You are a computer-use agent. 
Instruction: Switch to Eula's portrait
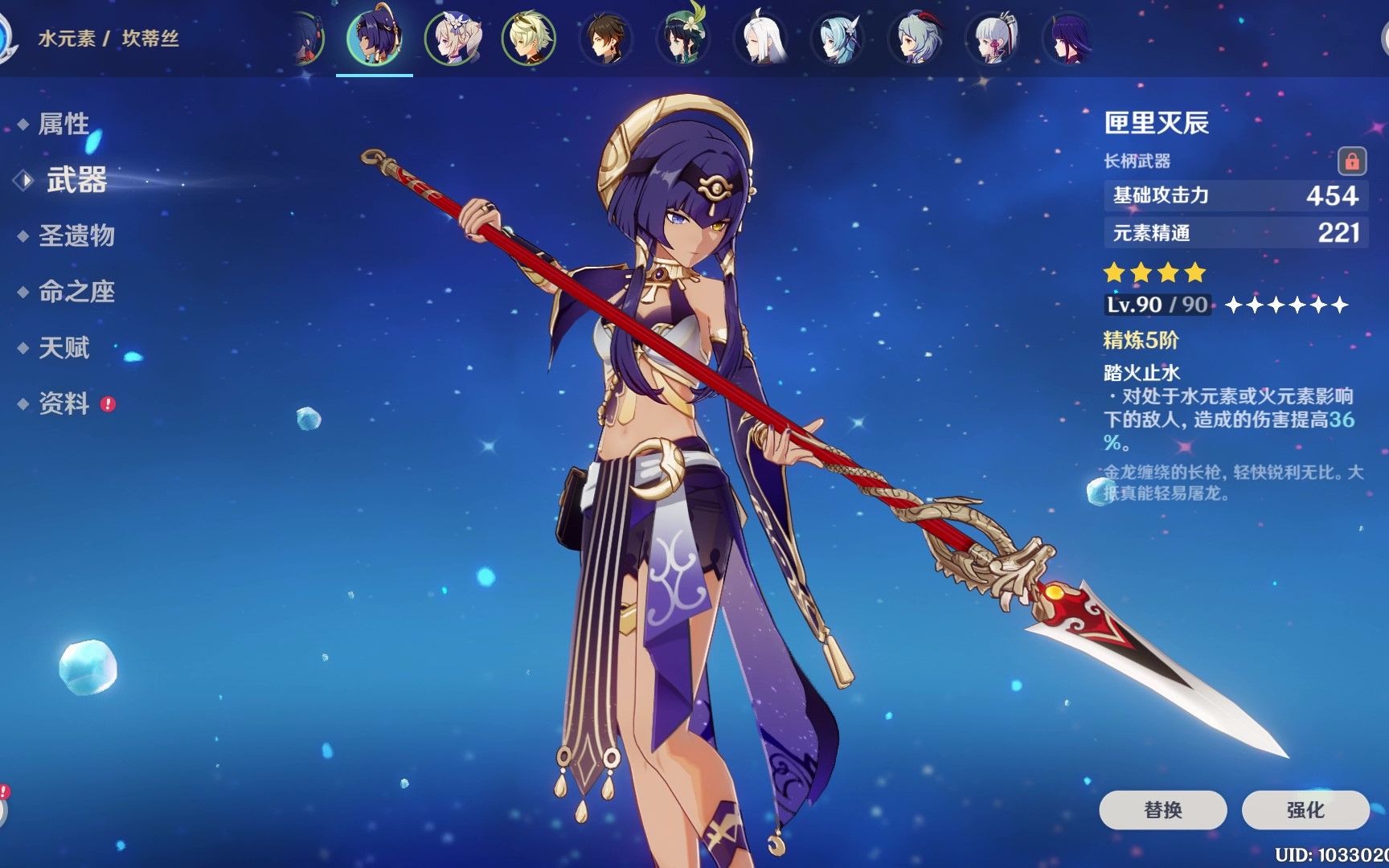point(838,38)
